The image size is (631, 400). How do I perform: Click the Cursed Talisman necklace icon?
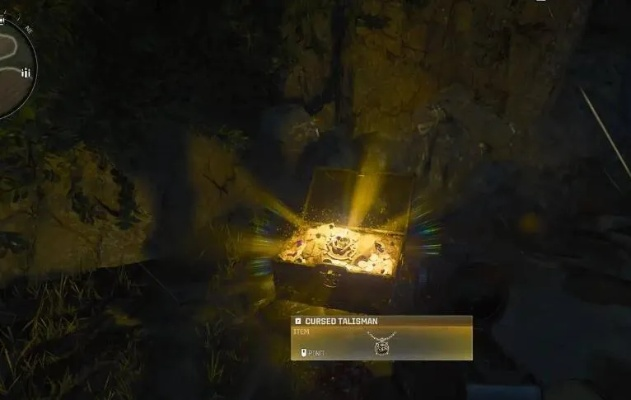coord(381,341)
